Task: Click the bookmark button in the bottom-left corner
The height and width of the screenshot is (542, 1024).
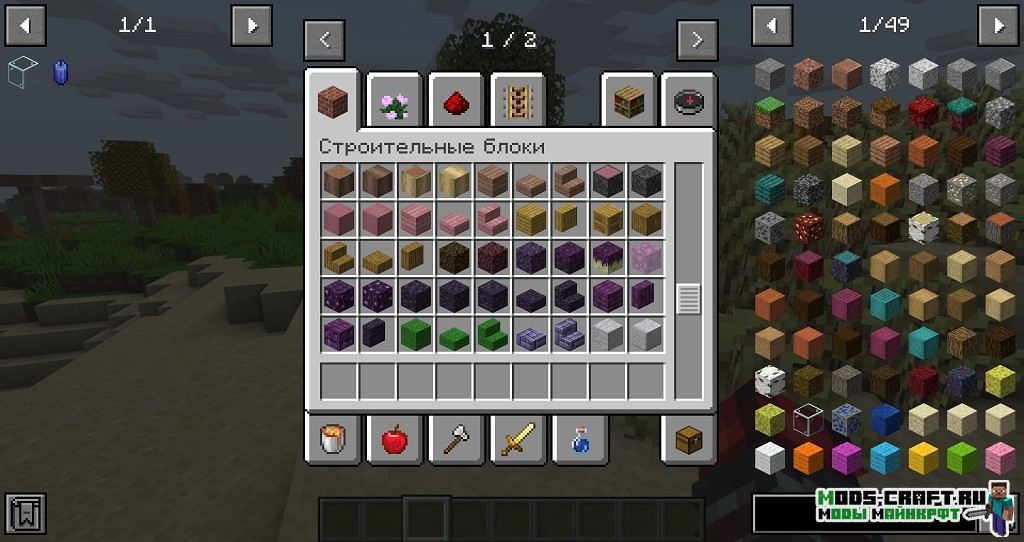Action: click(x=25, y=512)
